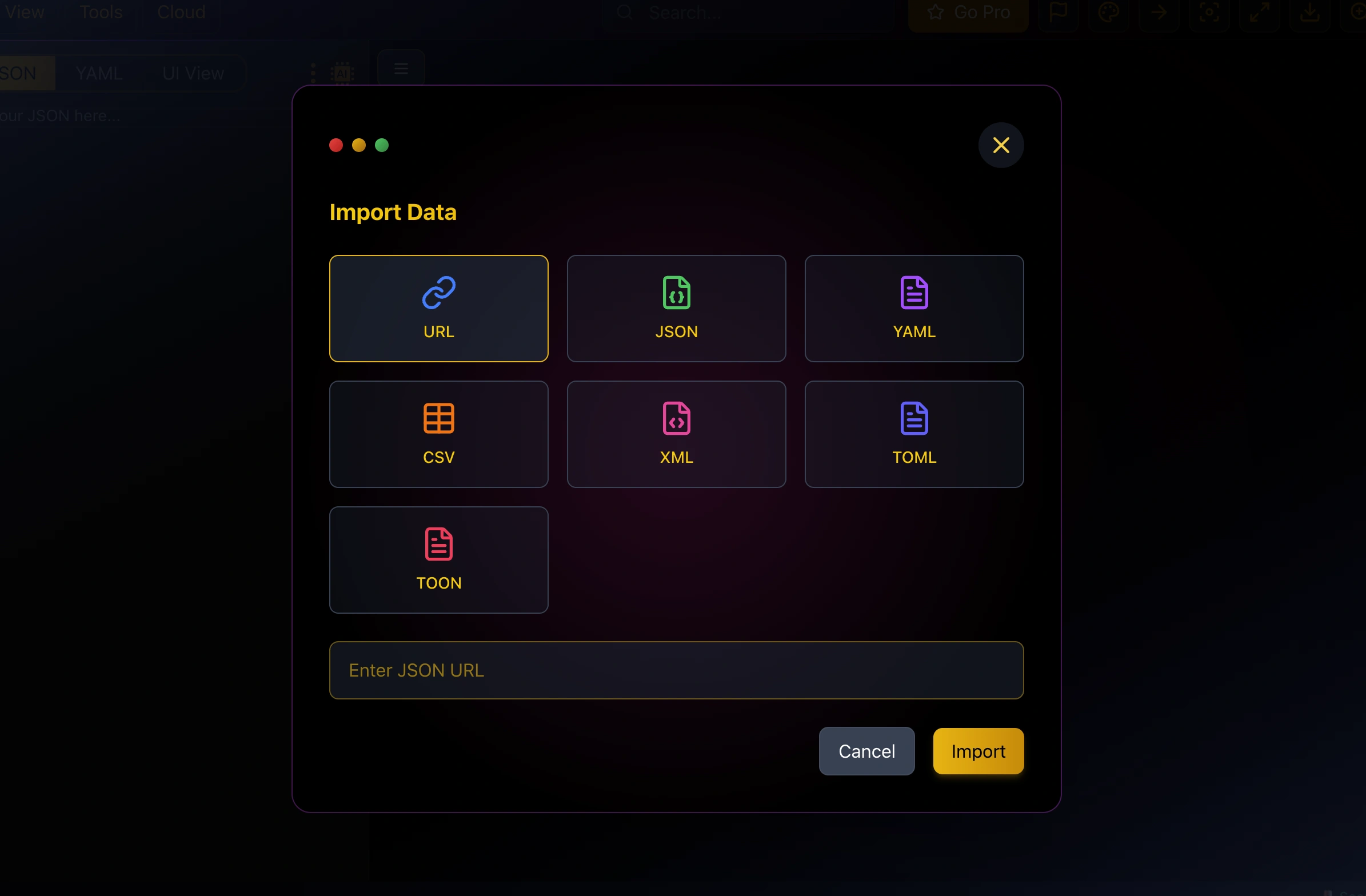Open the theme palette icon
1366x896 pixels.
[x=1109, y=13]
